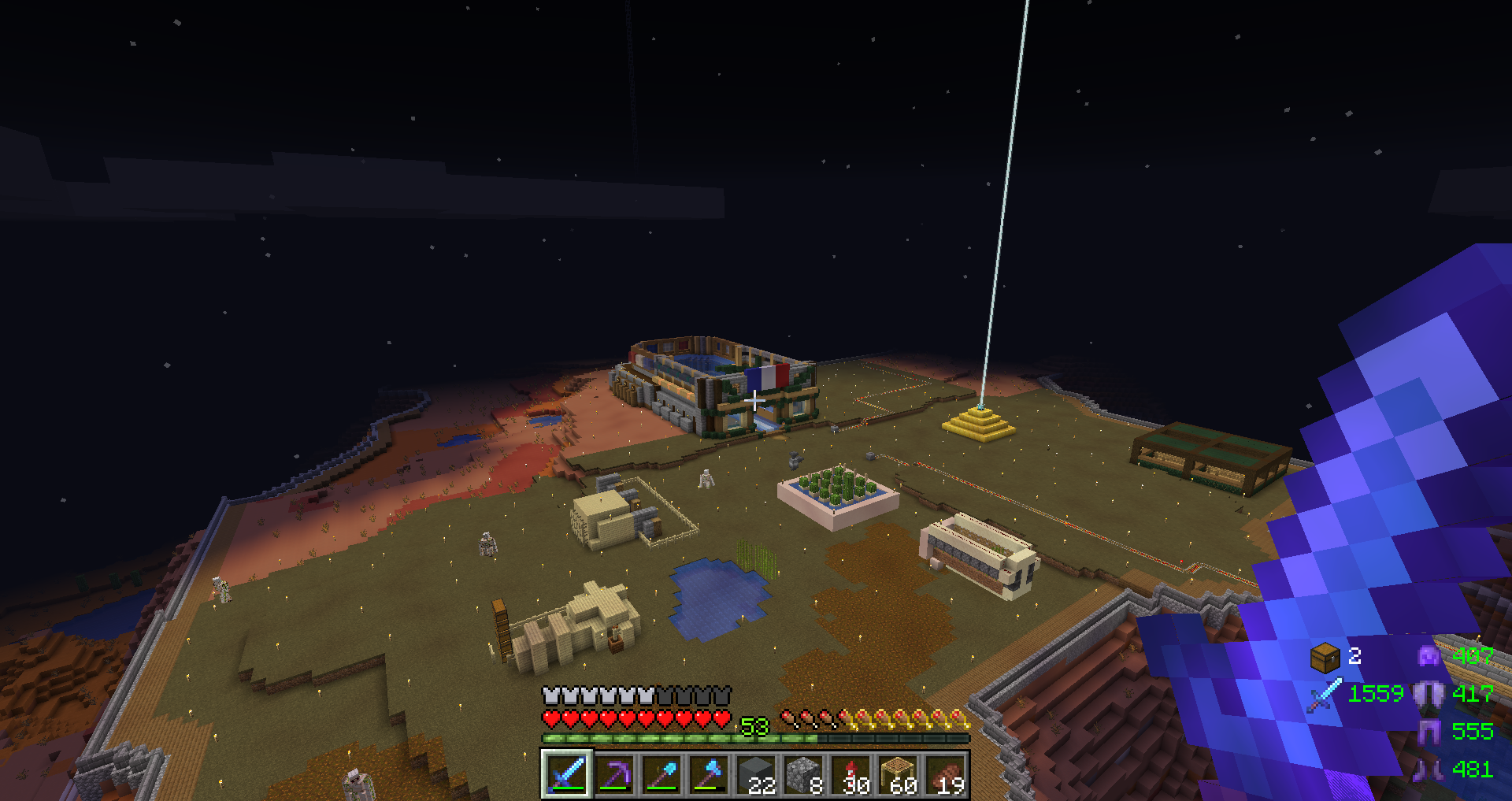Click the leggings durability icon
Image resolution: width=1512 pixels, height=801 pixels.
1429,732
